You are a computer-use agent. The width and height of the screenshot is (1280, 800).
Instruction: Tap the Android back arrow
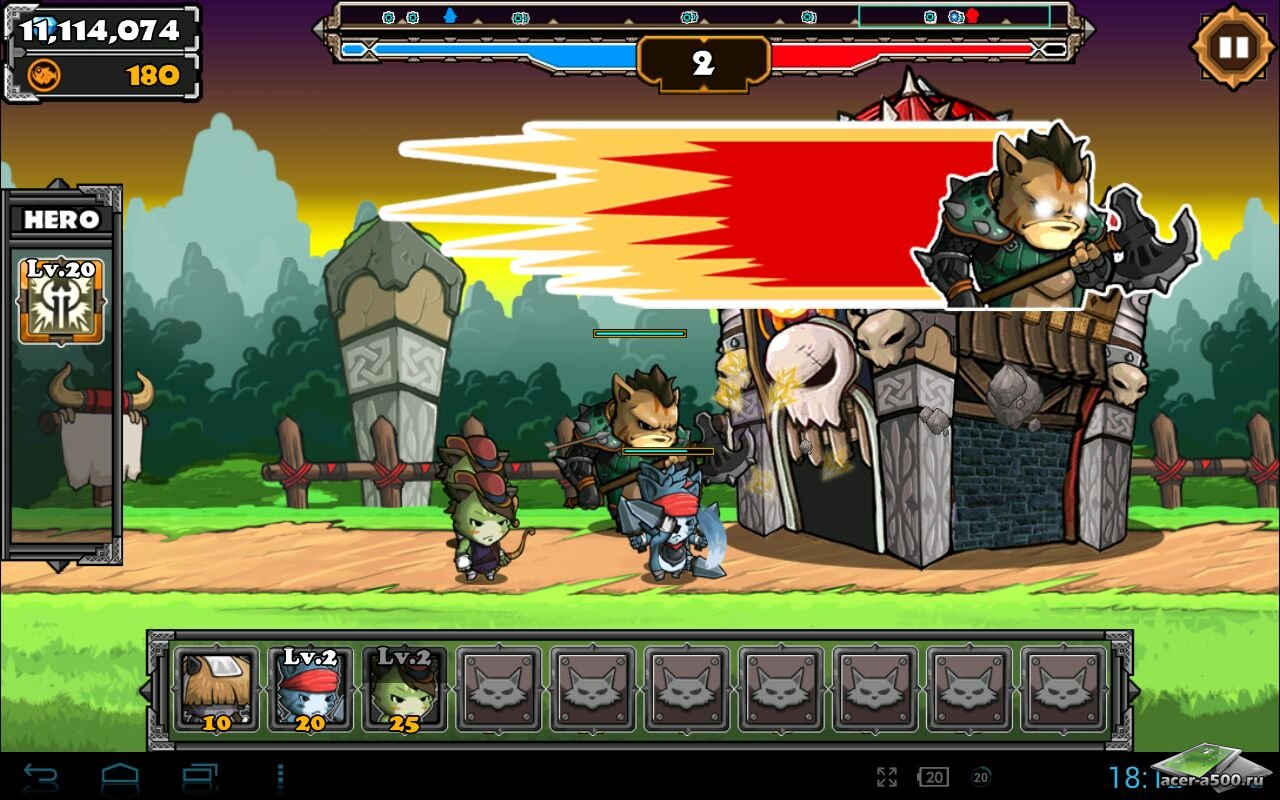point(41,776)
